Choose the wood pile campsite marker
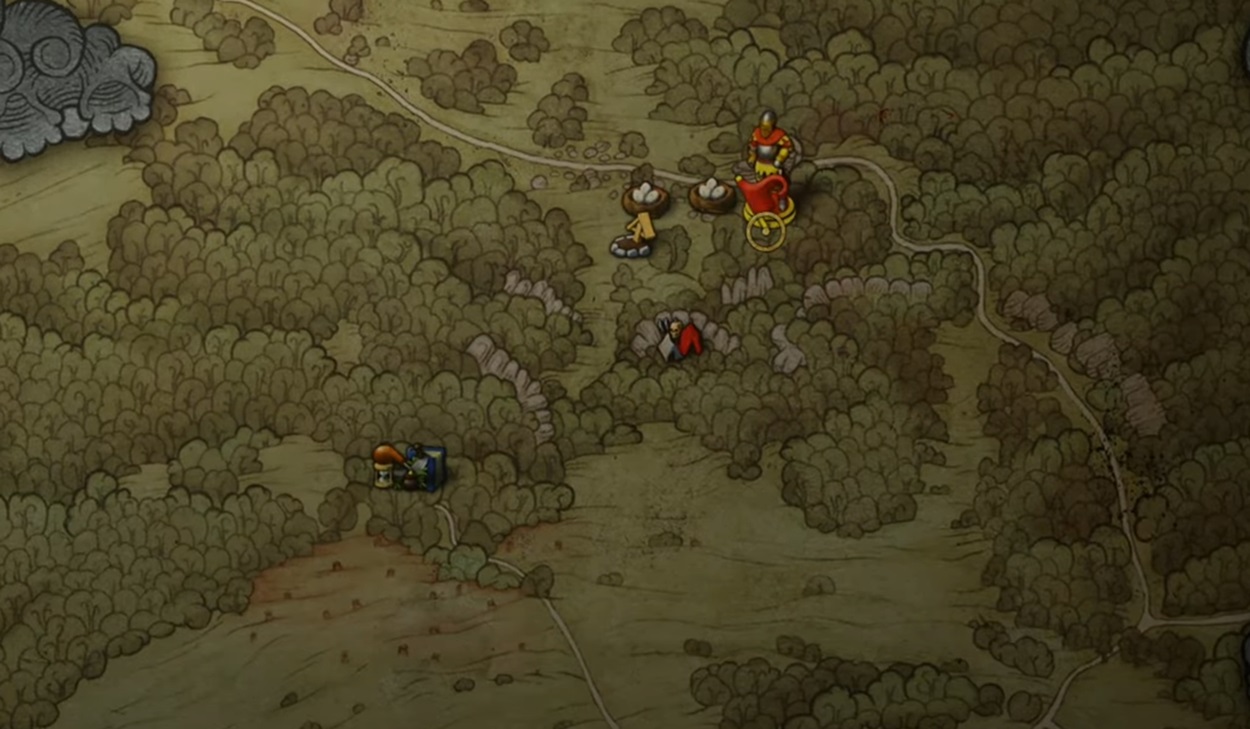The width and height of the screenshot is (1250, 729). (635, 237)
